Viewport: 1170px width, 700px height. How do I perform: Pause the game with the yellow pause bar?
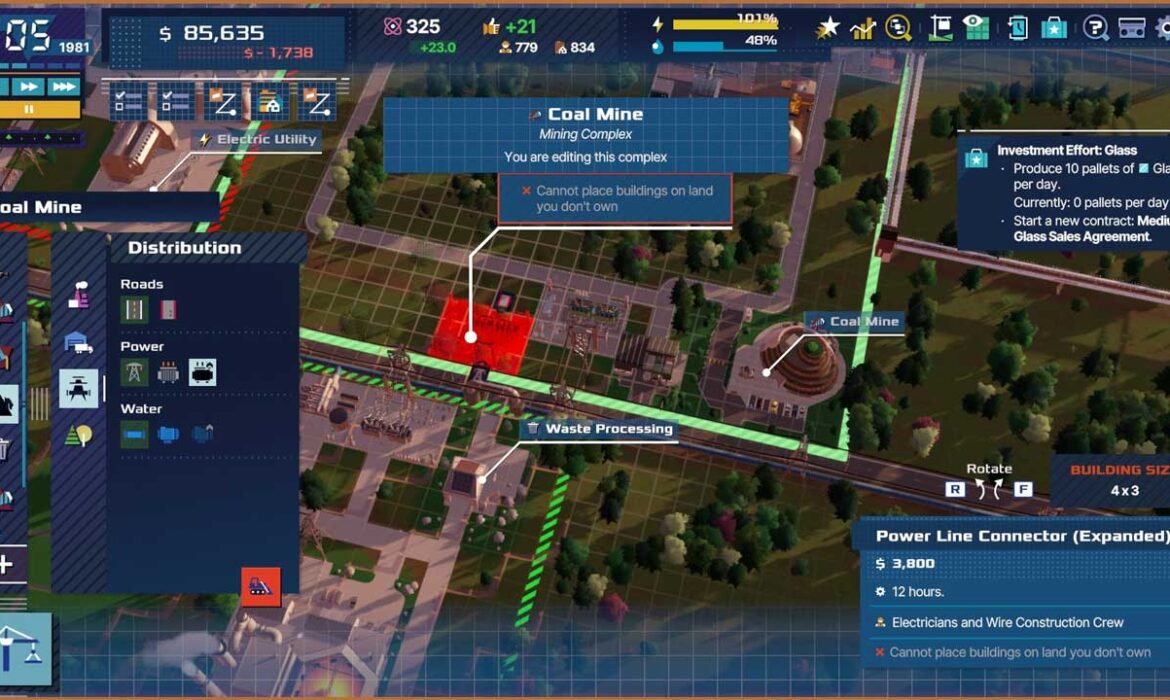tap(30, 108)
